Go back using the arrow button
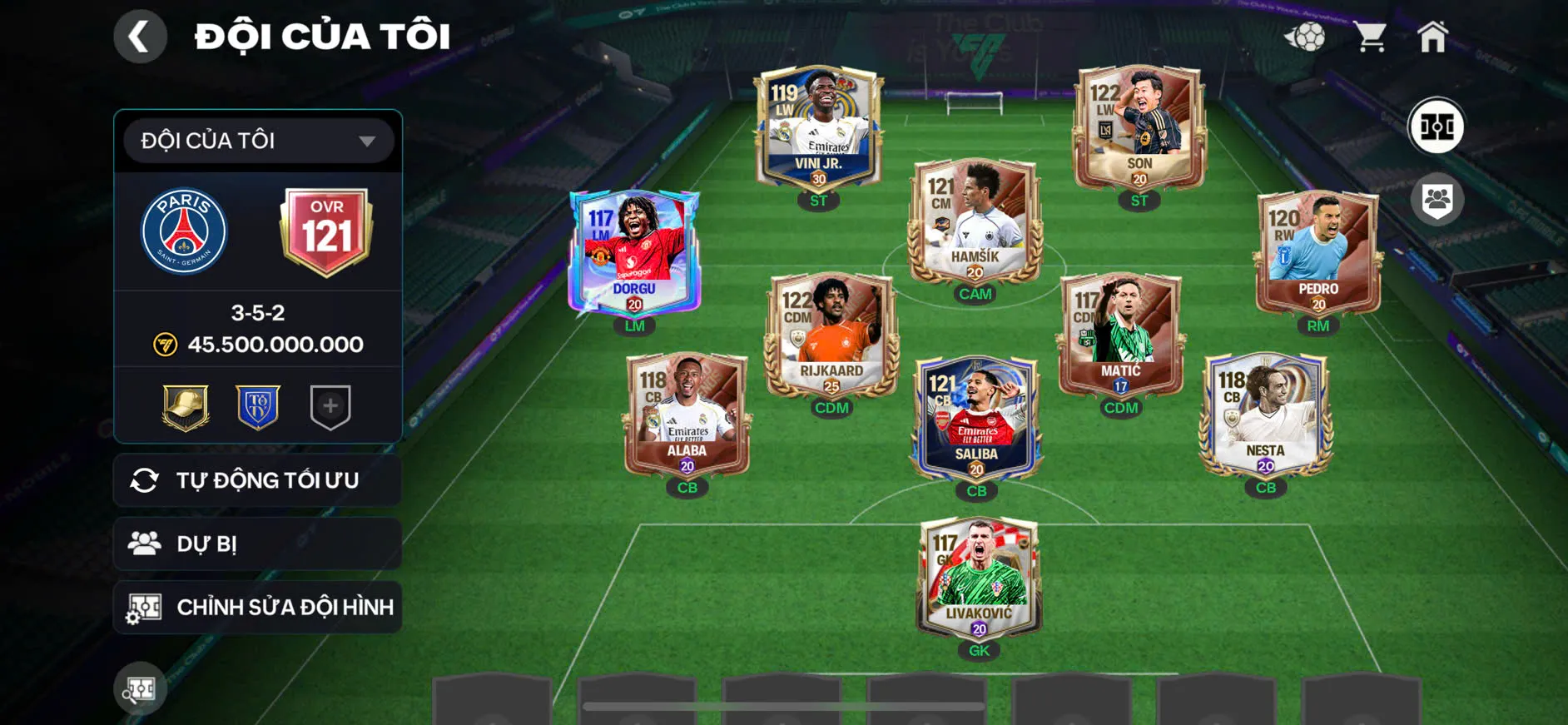This screenshot has height=725, width=1568. click(x=140, y=37)
